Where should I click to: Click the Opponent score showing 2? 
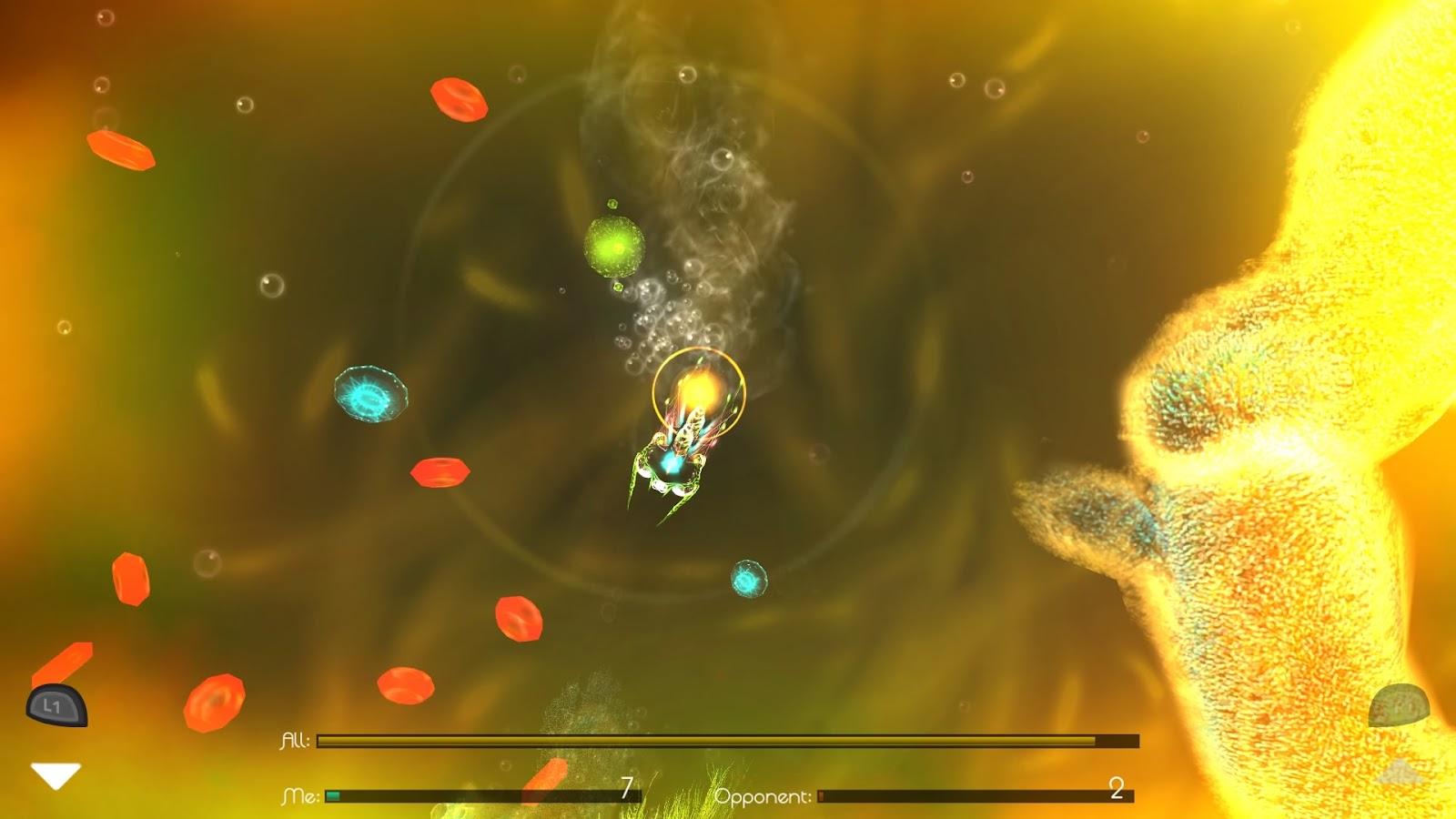pyautogui.click(x=1116, y=788)
